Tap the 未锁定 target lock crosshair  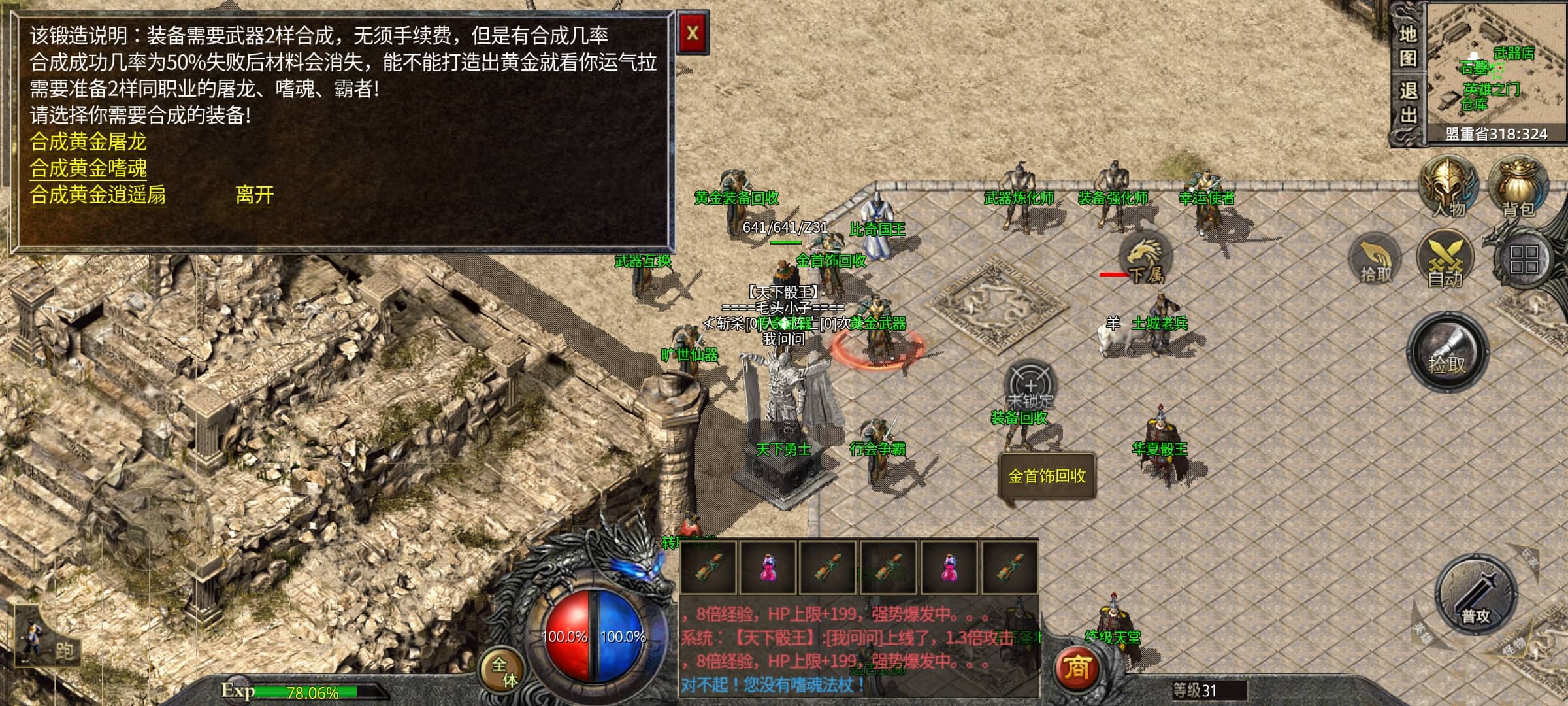point(1030,386)
